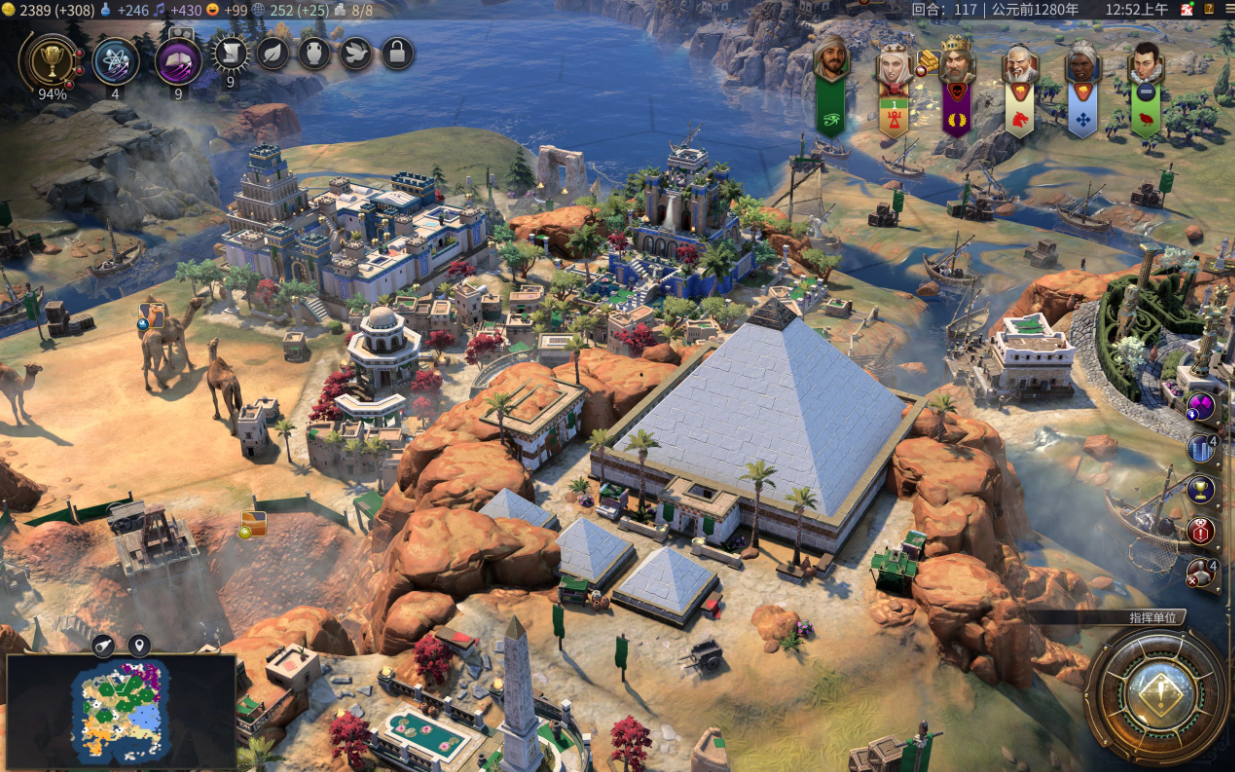The height and width of the screenshot is (772, 1235).
Task: Click the unlocks padlock icon
Action: pos(398,53)
